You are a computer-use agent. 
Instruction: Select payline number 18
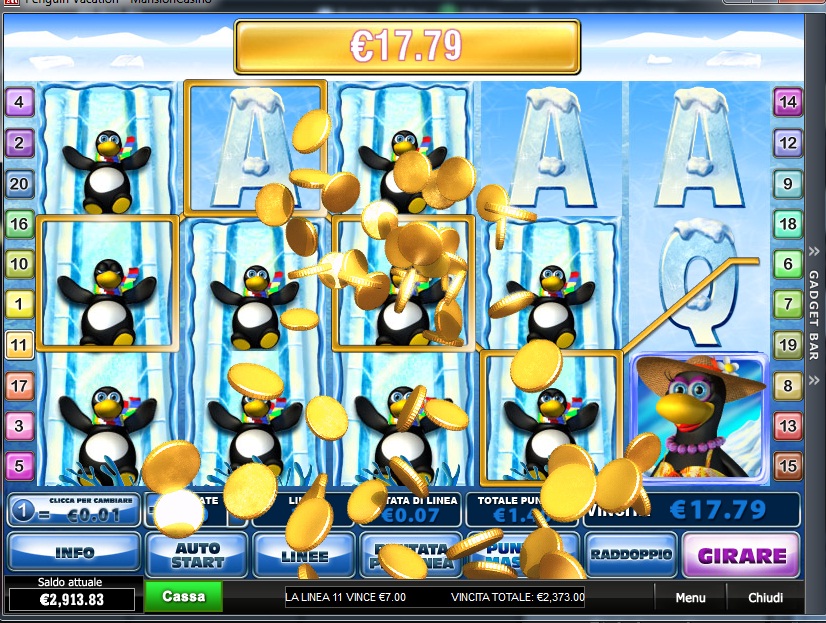tap(788, 224)
